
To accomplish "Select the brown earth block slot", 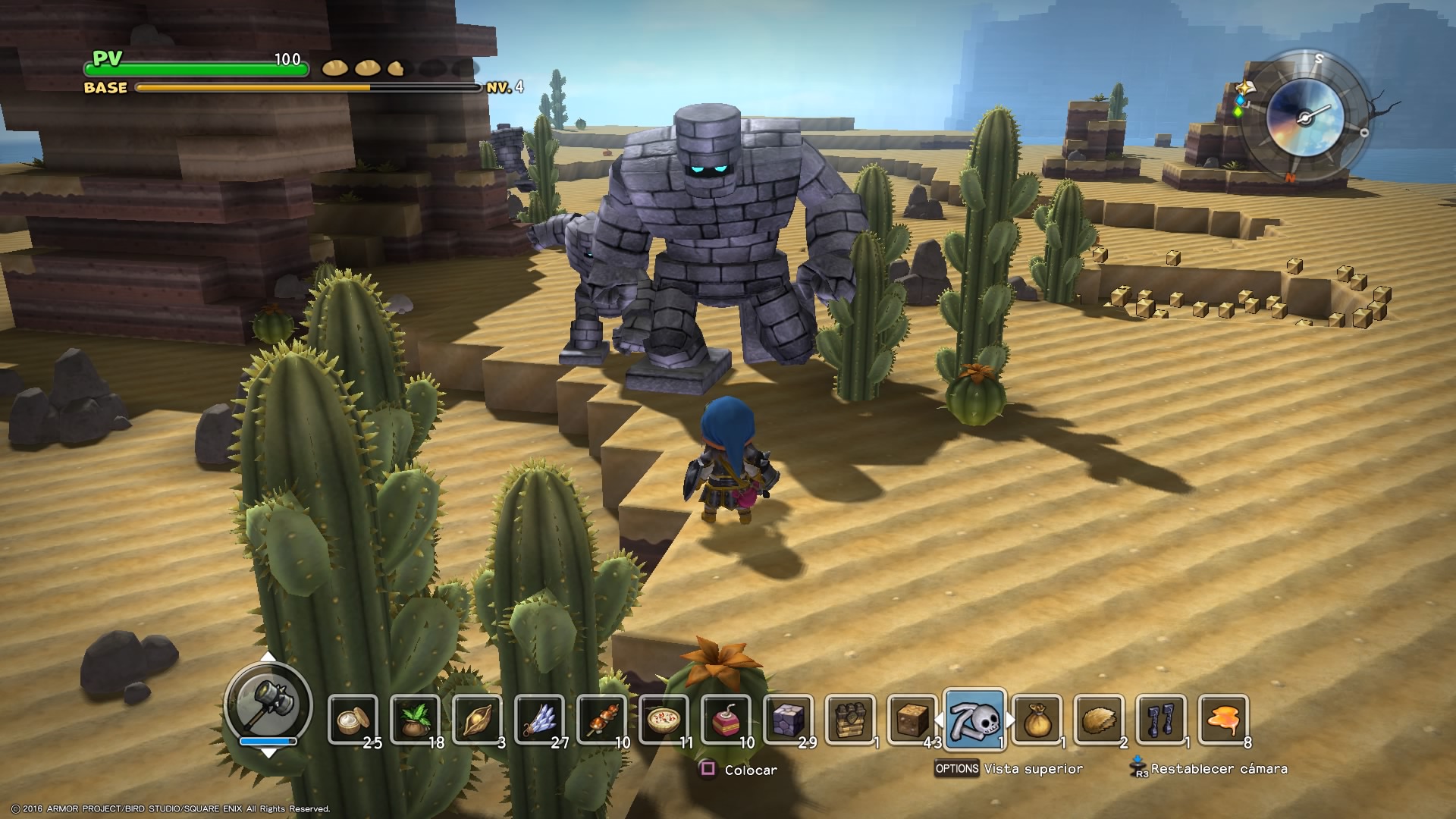I will coord(912,719).
